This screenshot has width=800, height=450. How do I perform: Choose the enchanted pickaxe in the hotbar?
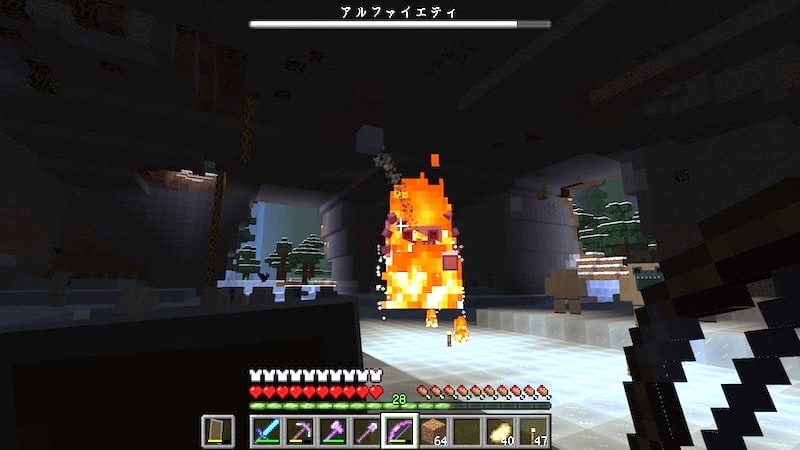299,431
